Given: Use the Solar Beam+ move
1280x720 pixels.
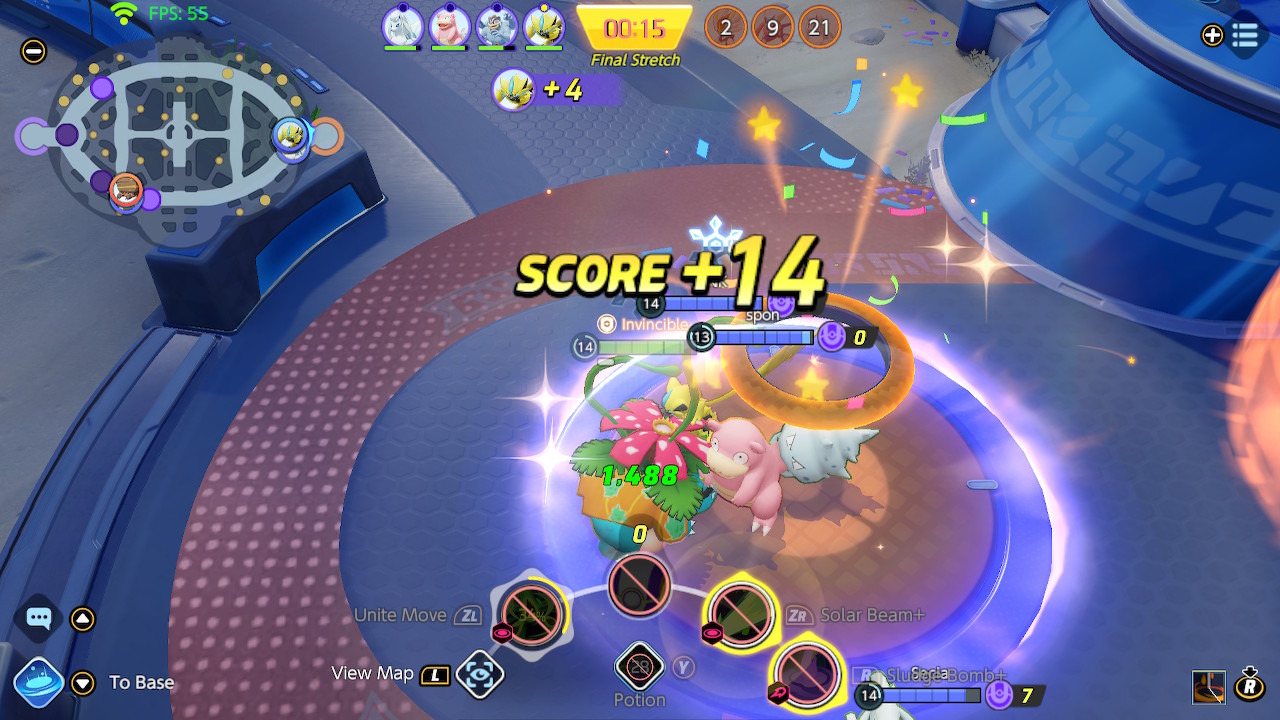Looking at the screenshot, I should 741,613.
